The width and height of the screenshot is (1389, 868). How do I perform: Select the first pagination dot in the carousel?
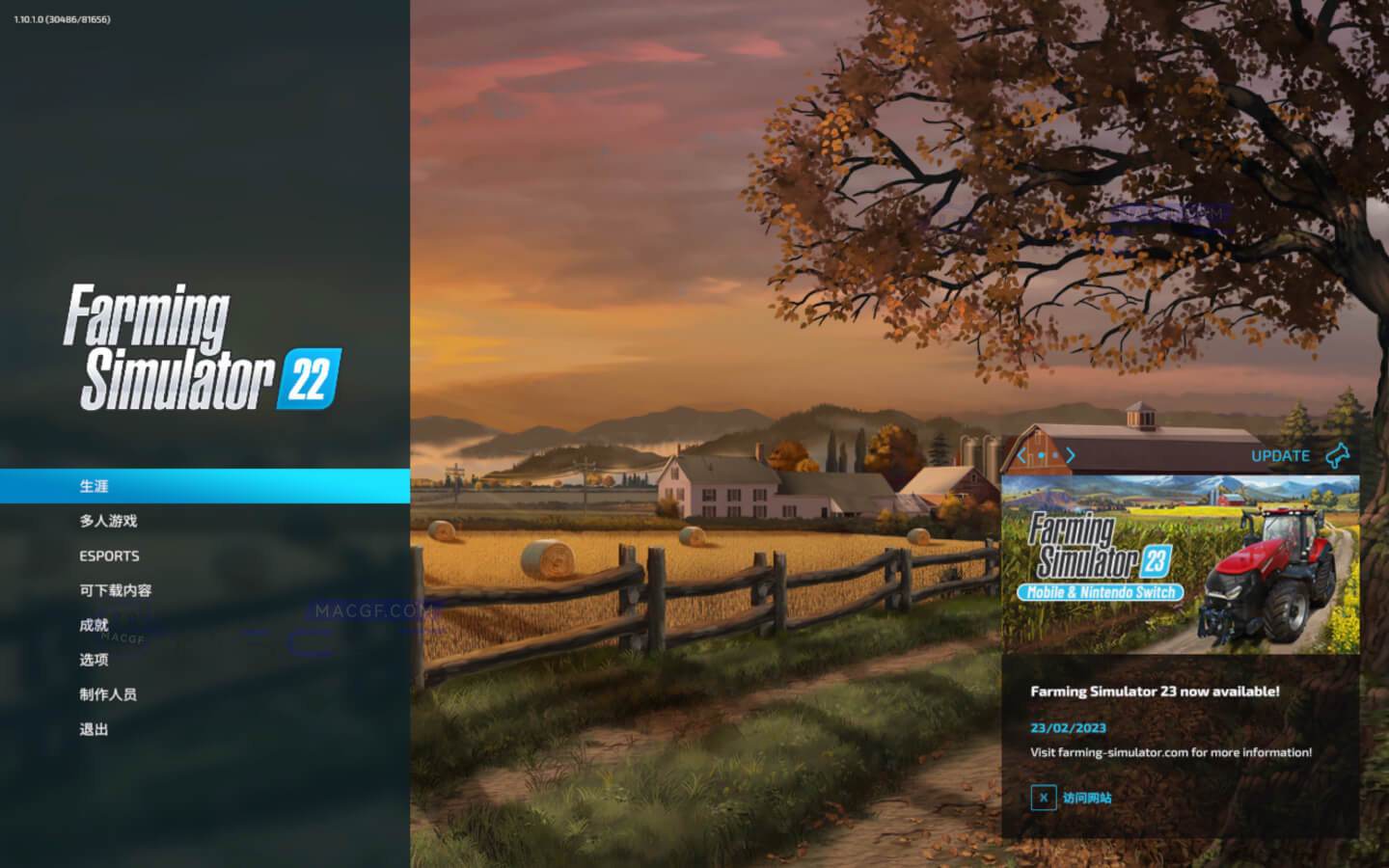pyautogui.click(x=1040, y=454)
